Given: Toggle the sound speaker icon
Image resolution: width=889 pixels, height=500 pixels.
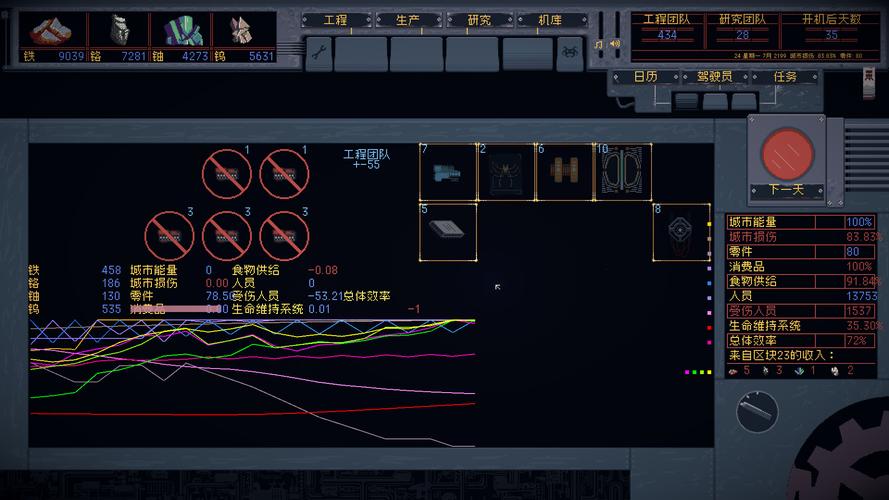Looking at the screenshot, I should click(614, 44).
